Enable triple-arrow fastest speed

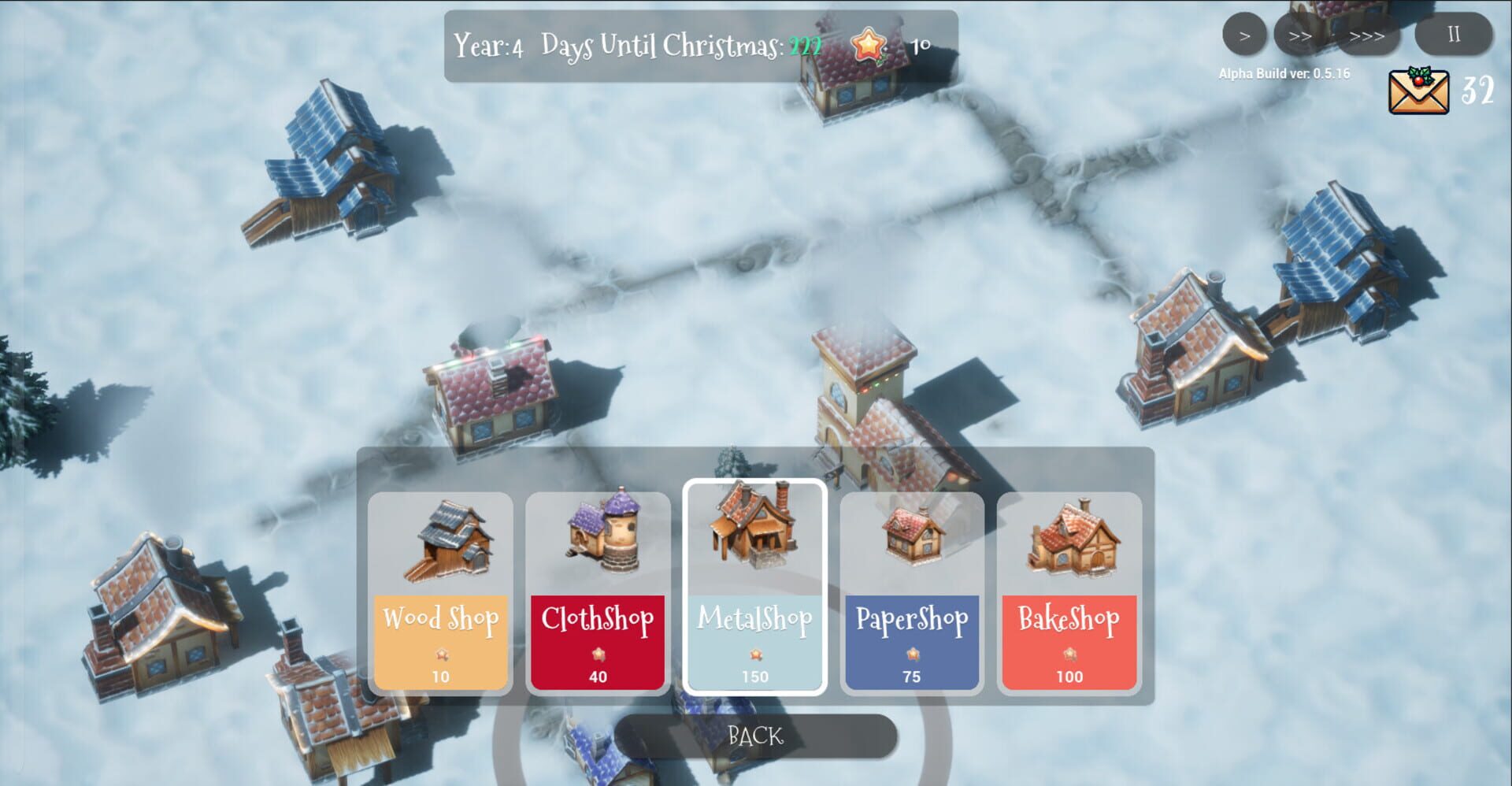(x=1367, y=35)
